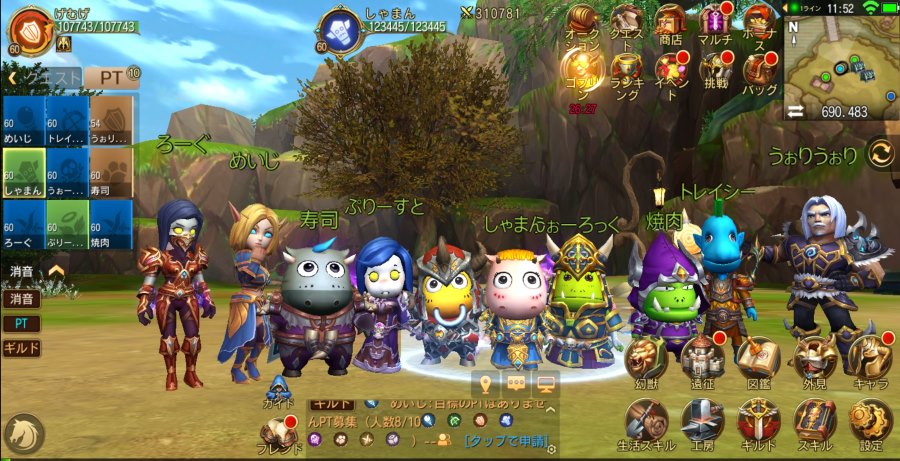Image resolution: width=900 pixels, height=461 pixels.
Task: Open the 工房 workshop anvil icon
Action: click(703, 422)
